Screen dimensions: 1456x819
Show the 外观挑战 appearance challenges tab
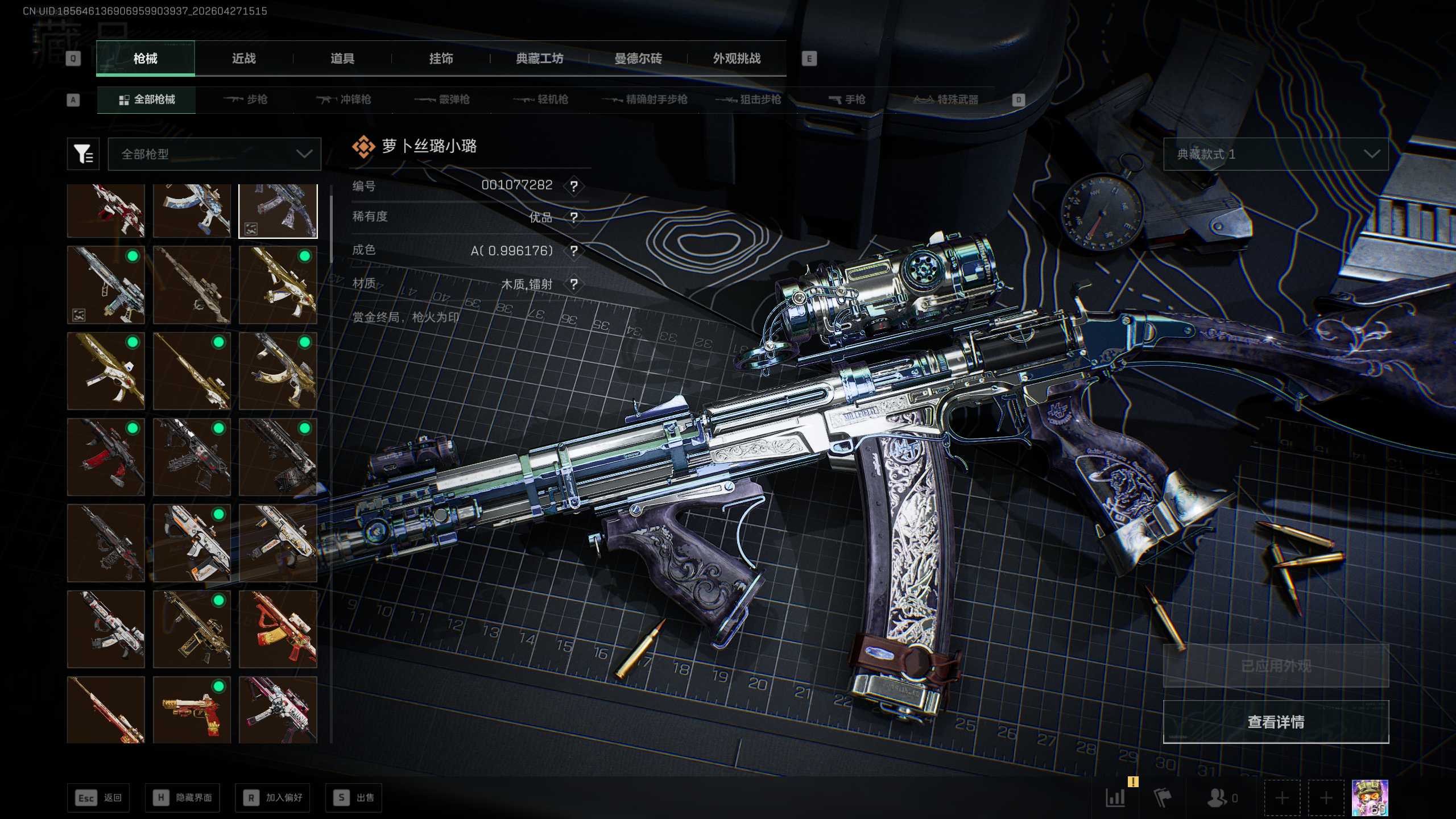pyautogui.click(x=737, y=59)
